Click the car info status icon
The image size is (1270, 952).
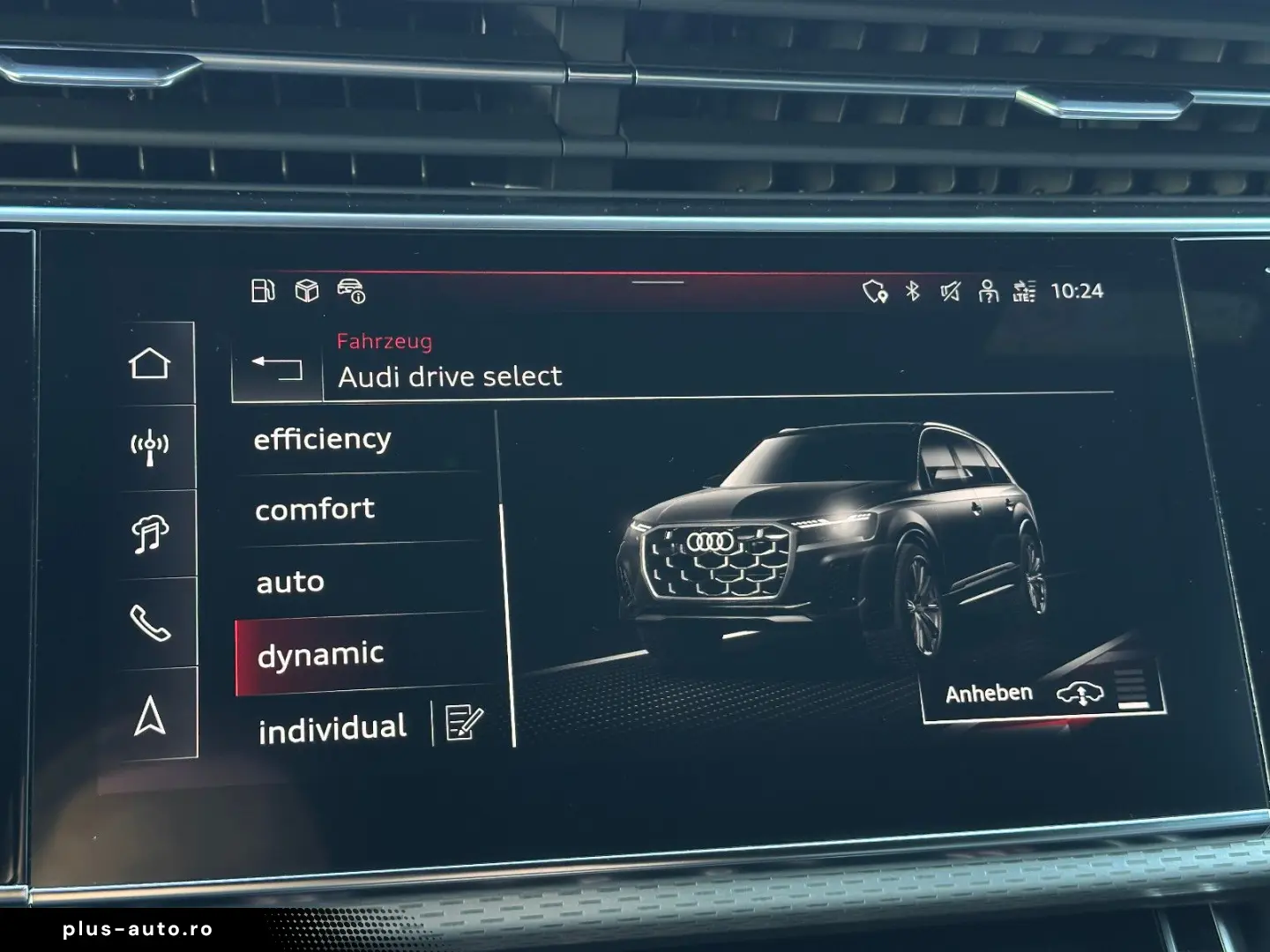(x=353, y=292)
